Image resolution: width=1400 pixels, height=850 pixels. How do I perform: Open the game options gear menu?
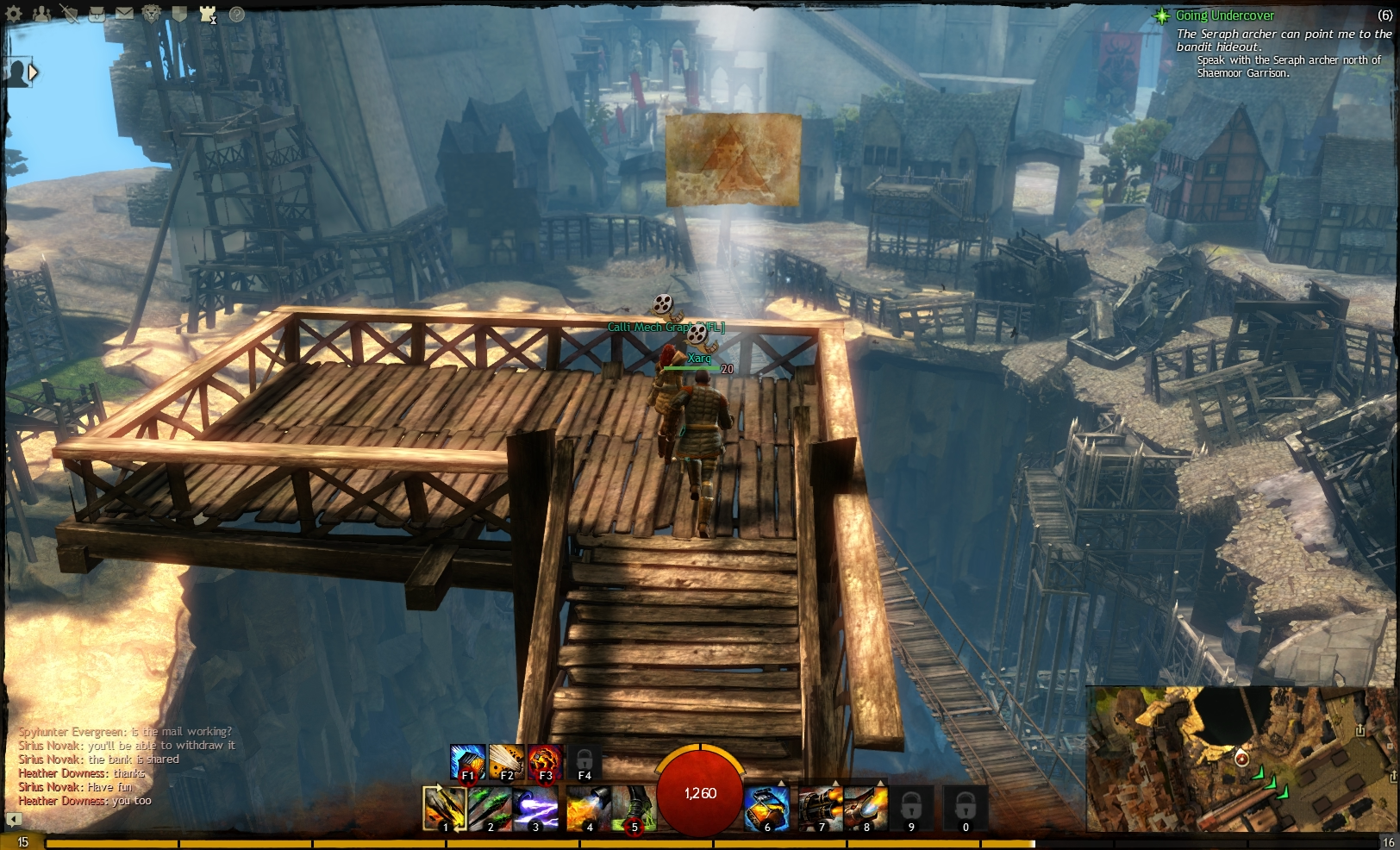13,13
